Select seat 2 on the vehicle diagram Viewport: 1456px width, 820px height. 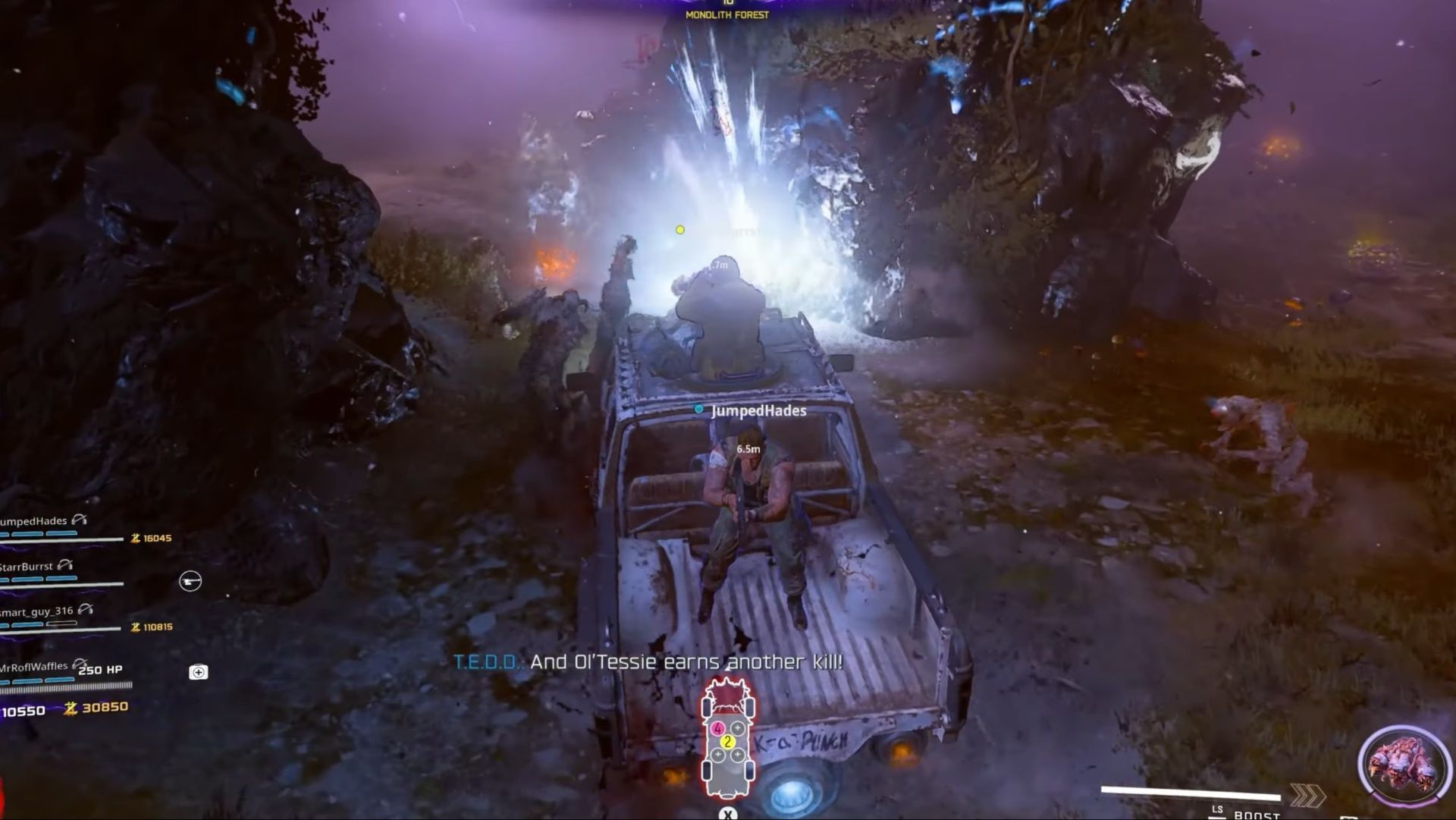[x=727, y=741]
